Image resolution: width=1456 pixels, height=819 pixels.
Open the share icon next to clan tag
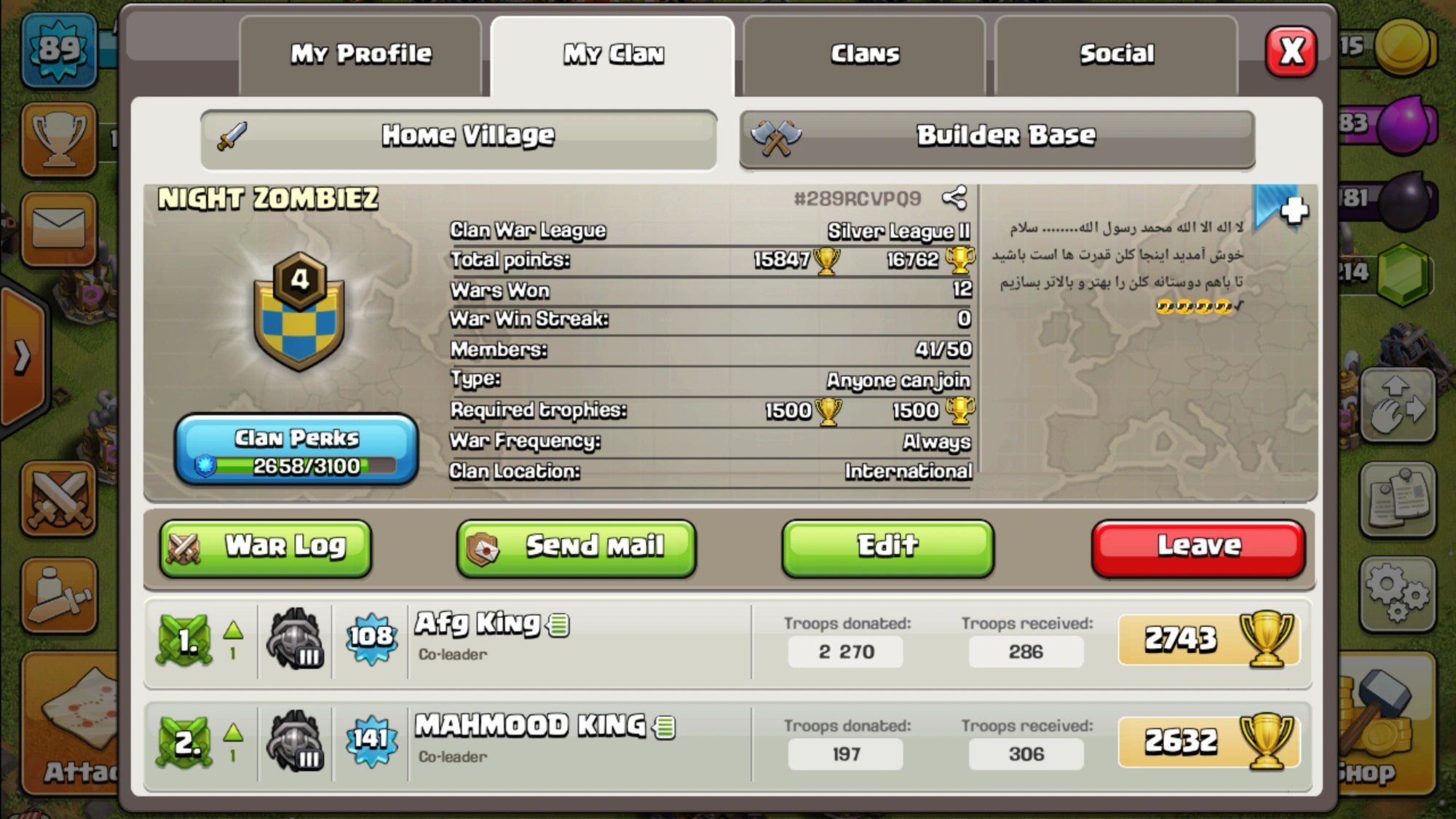956,197
